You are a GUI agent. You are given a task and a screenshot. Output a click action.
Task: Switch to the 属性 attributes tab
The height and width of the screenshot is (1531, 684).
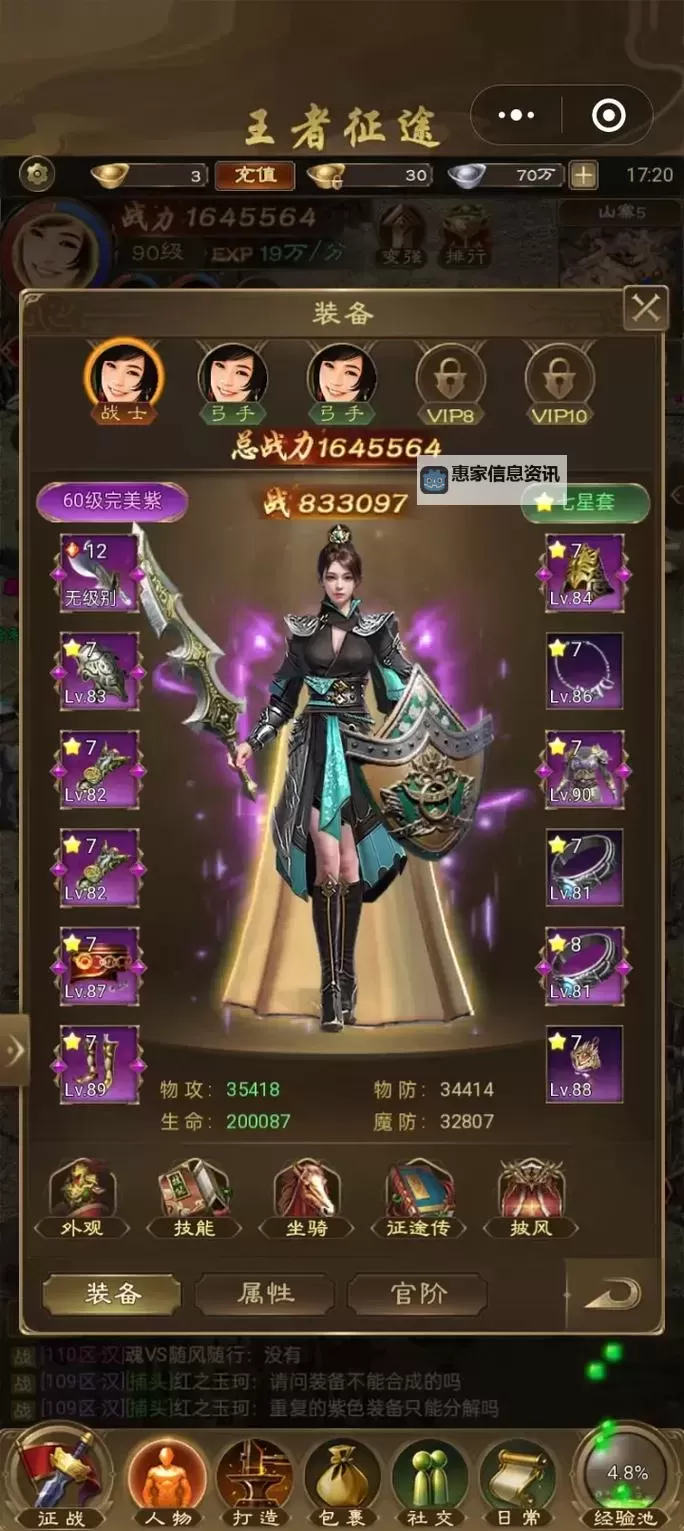point(265,1293)
